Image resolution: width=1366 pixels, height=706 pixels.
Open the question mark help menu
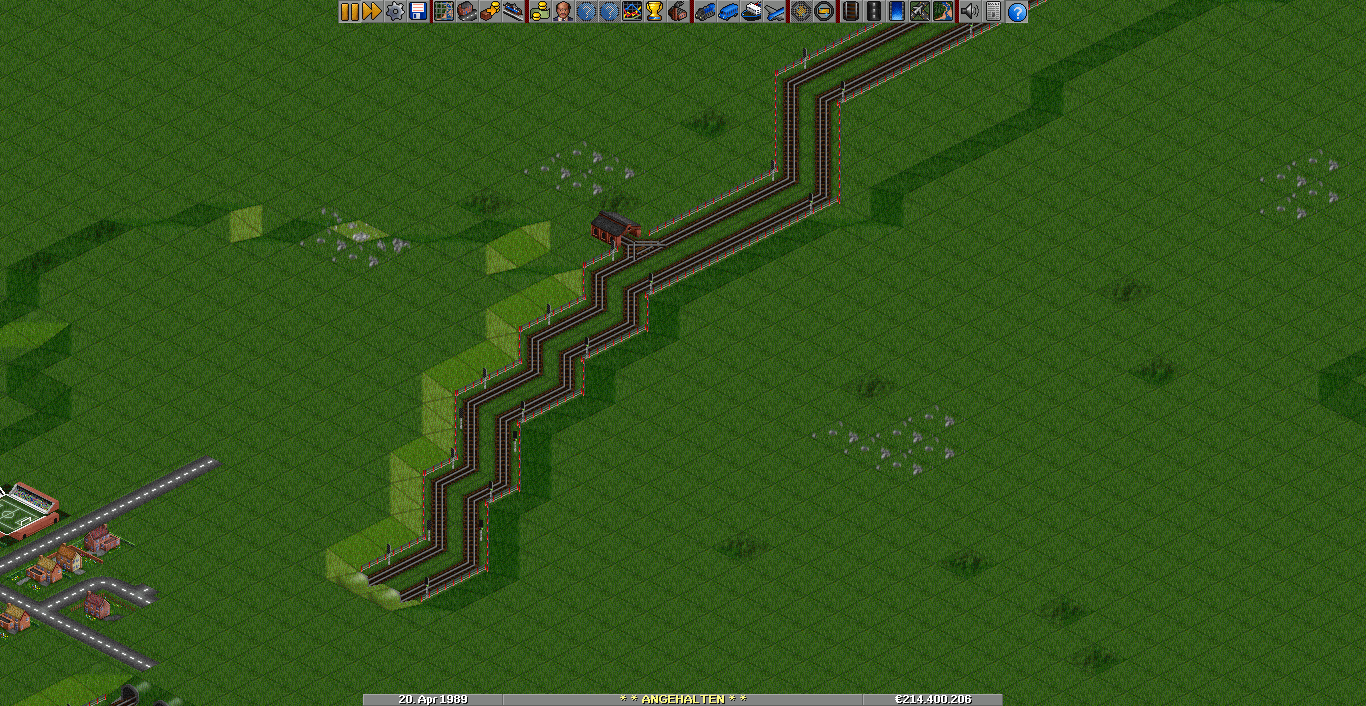[1017, 11]
